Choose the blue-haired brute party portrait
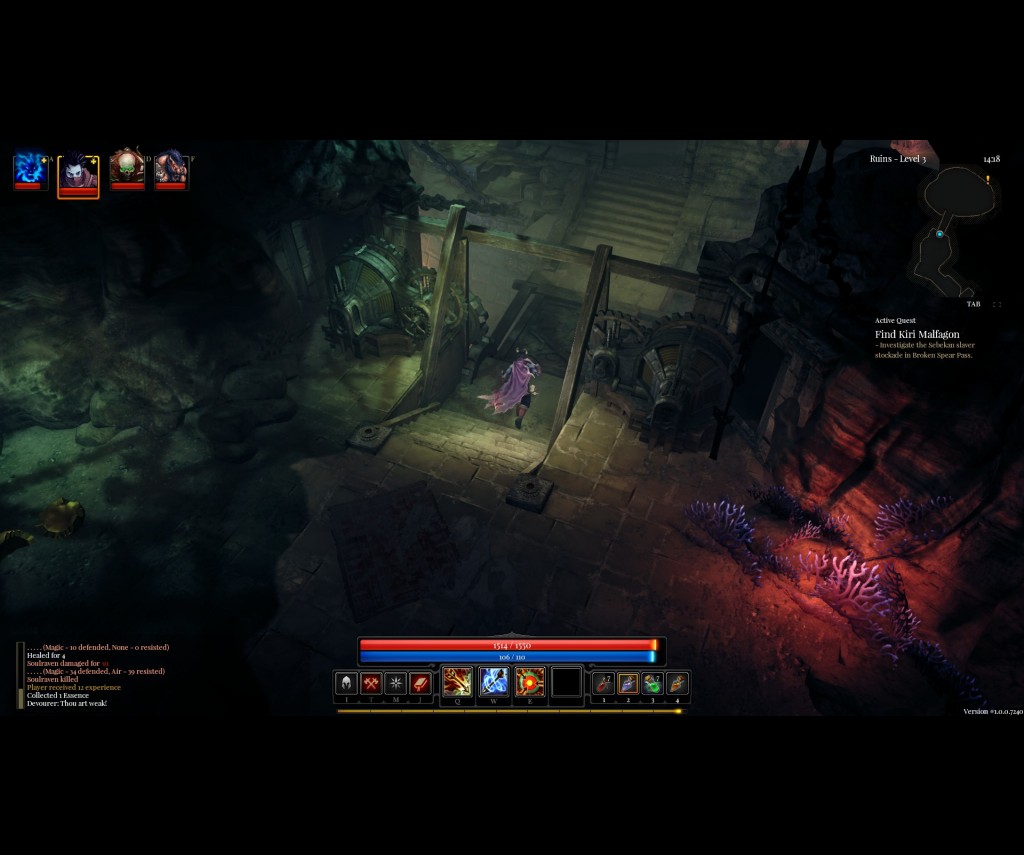Screen dimensions: 1024x855 pos(171,168)
